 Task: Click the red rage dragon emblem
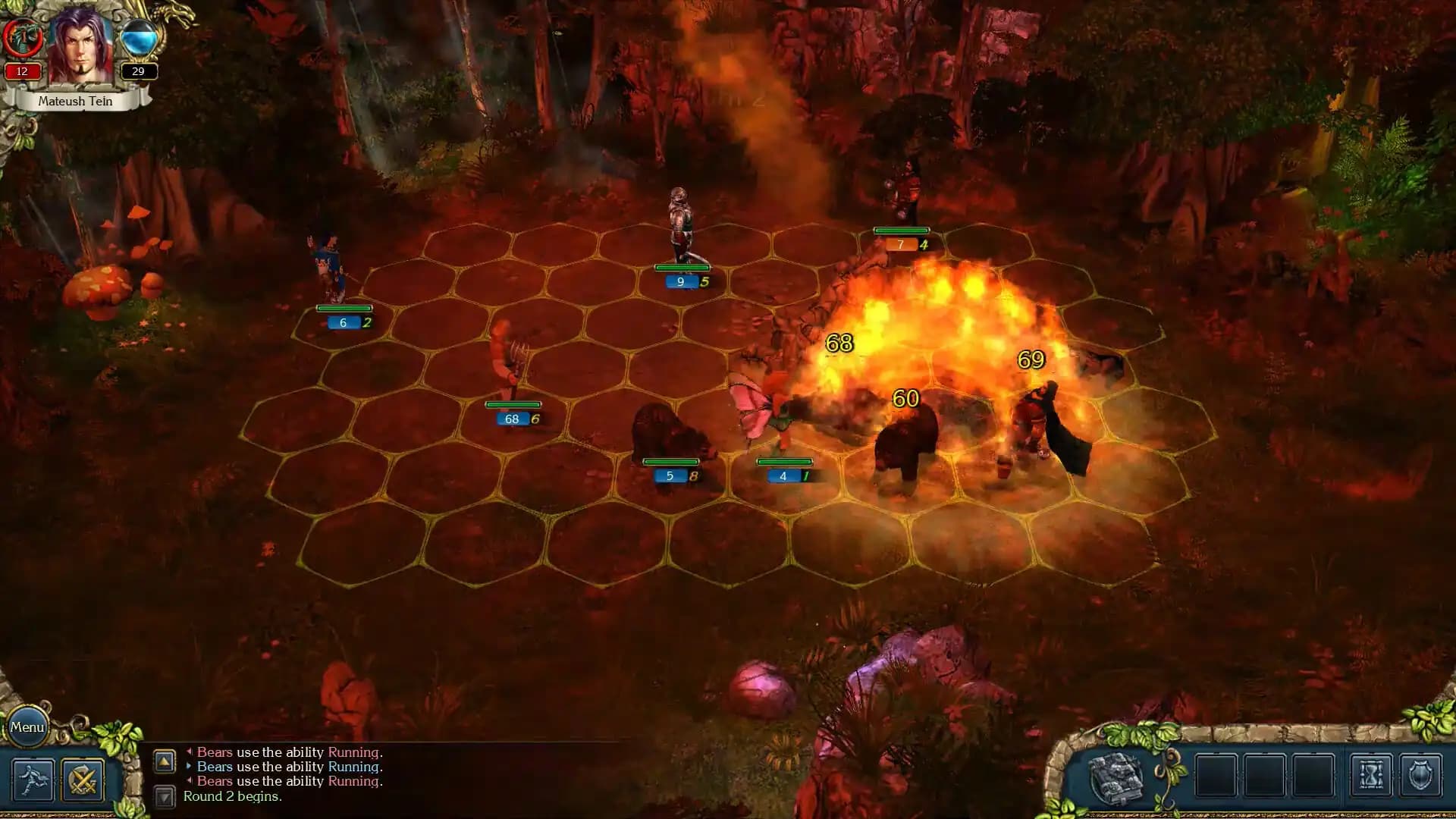tap(21, 36)
